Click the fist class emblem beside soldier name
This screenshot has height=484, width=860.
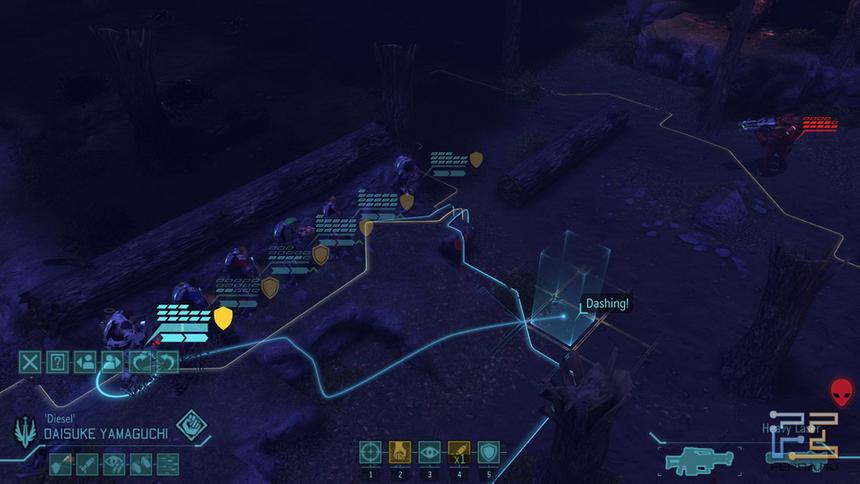tap(191, 427)
